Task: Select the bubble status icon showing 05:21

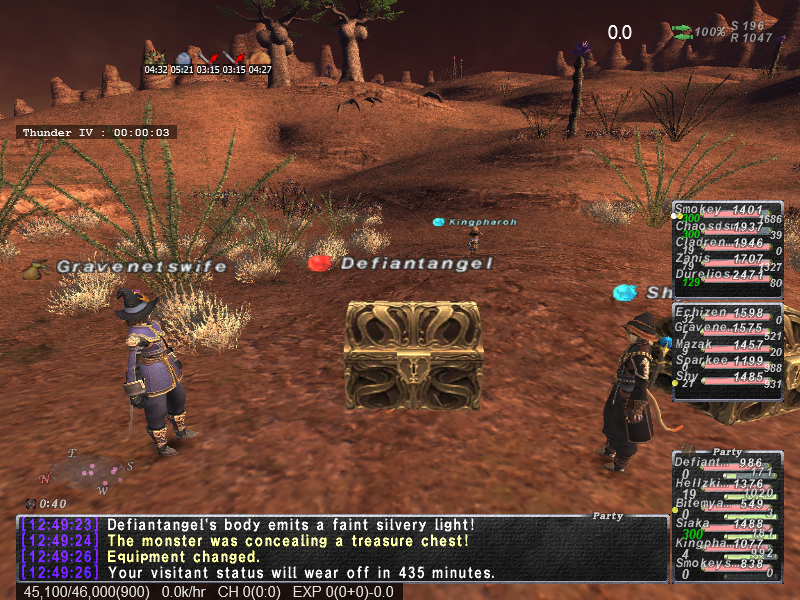Action: (x=182, y=58)
